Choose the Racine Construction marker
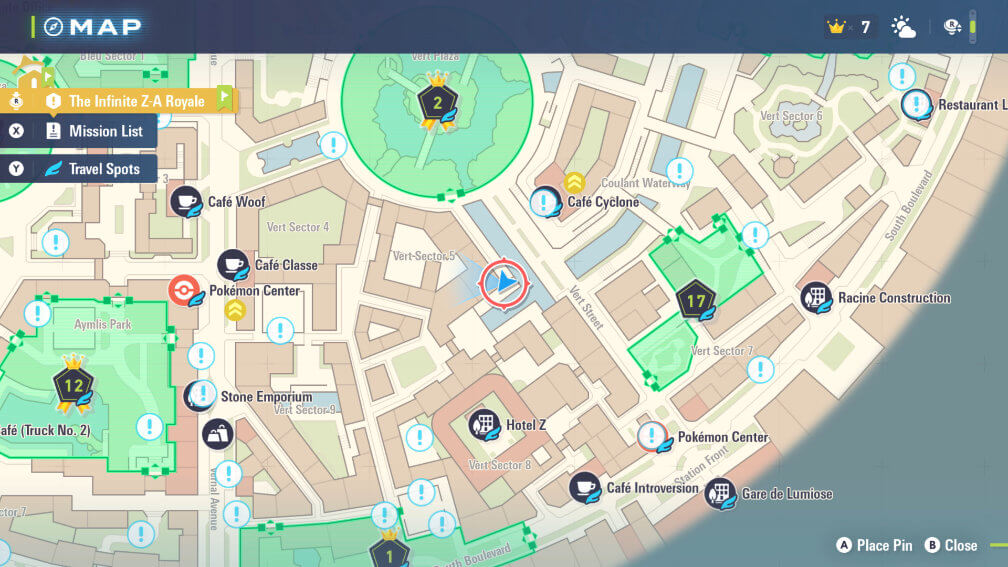This screenshot has width=1008, height=567. pyautogui.click(x=816, y=297)
